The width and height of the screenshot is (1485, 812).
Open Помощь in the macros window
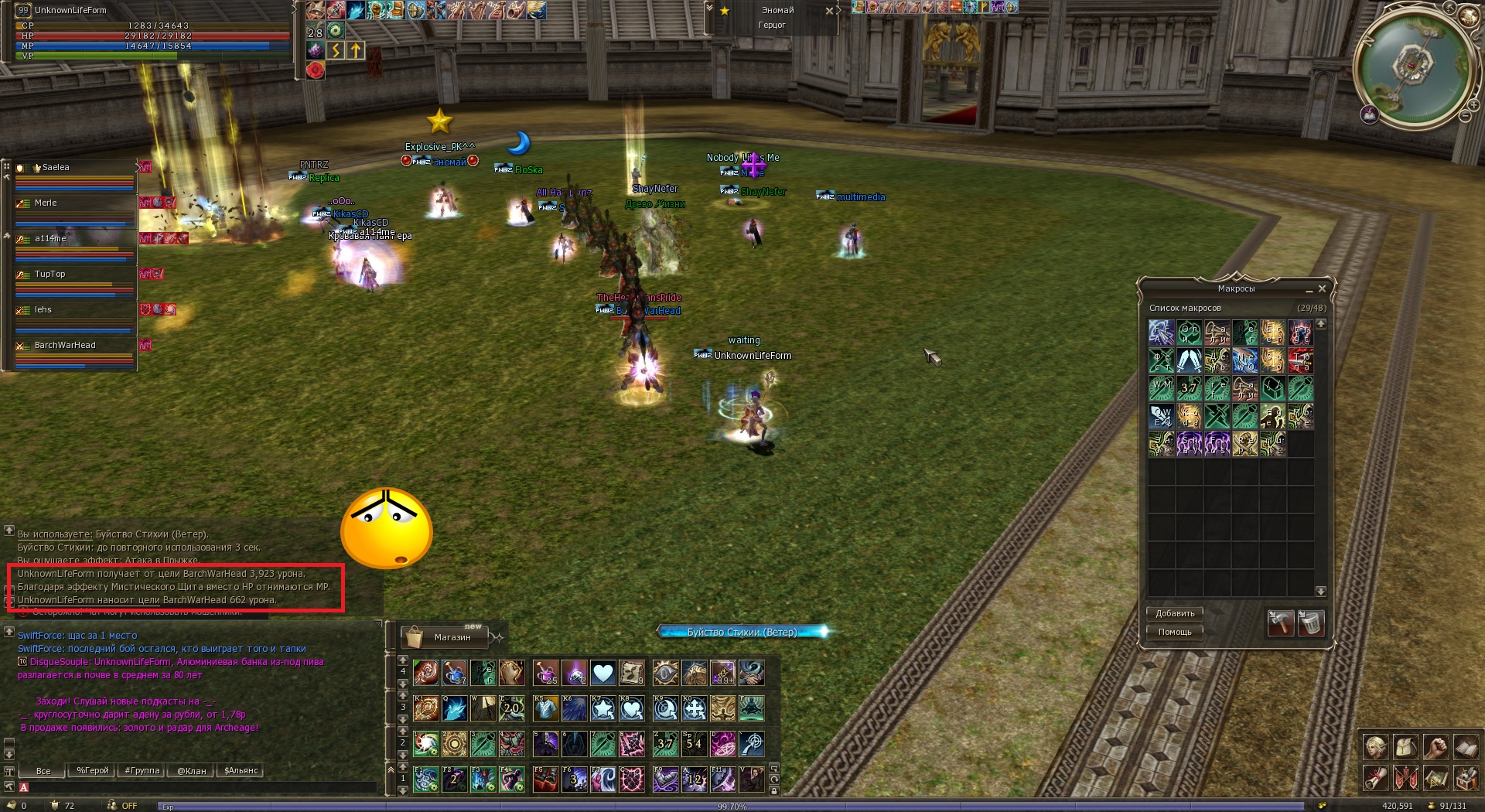coord(1174,632)
